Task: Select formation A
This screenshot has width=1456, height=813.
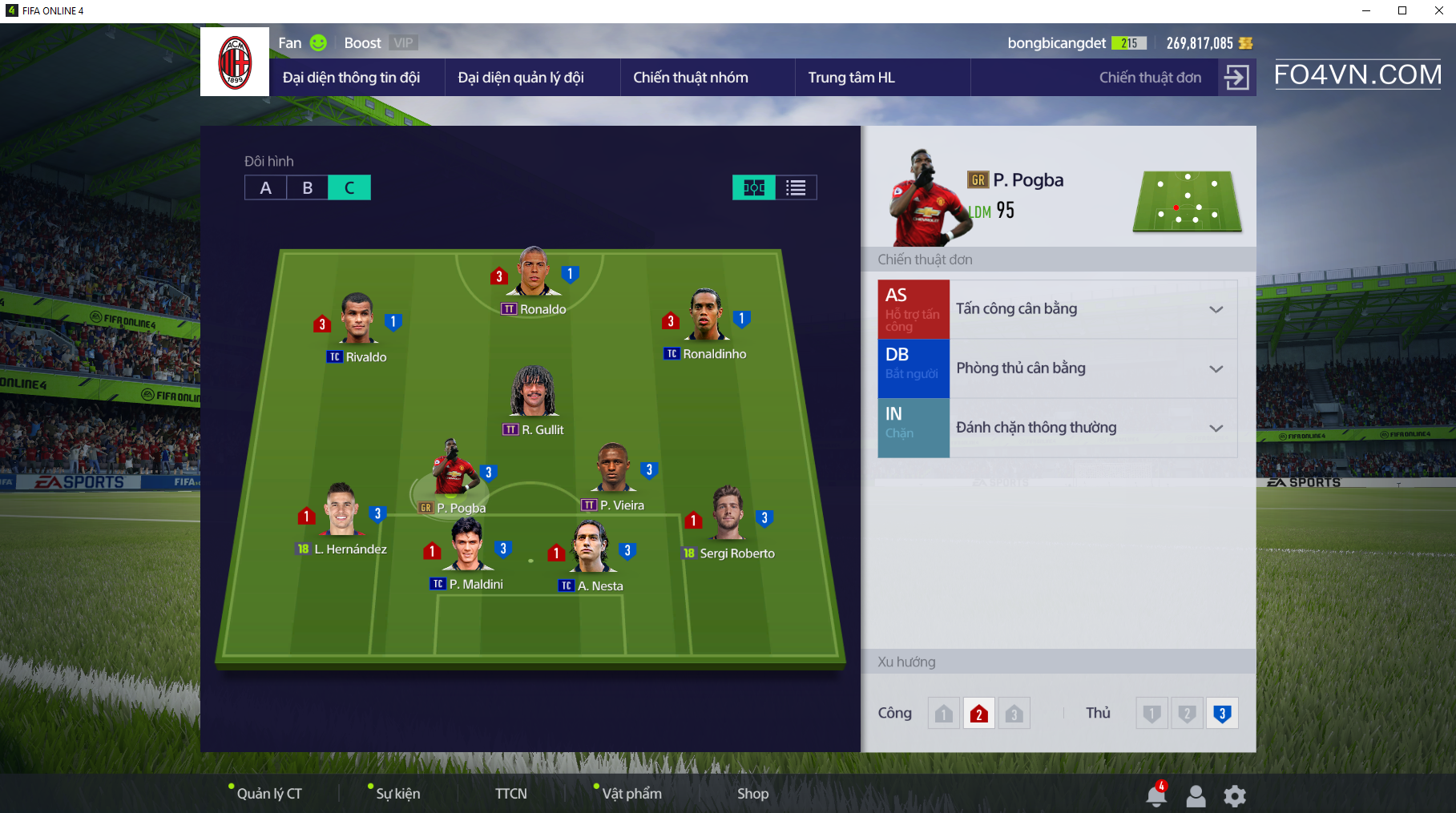Action: 266,187
